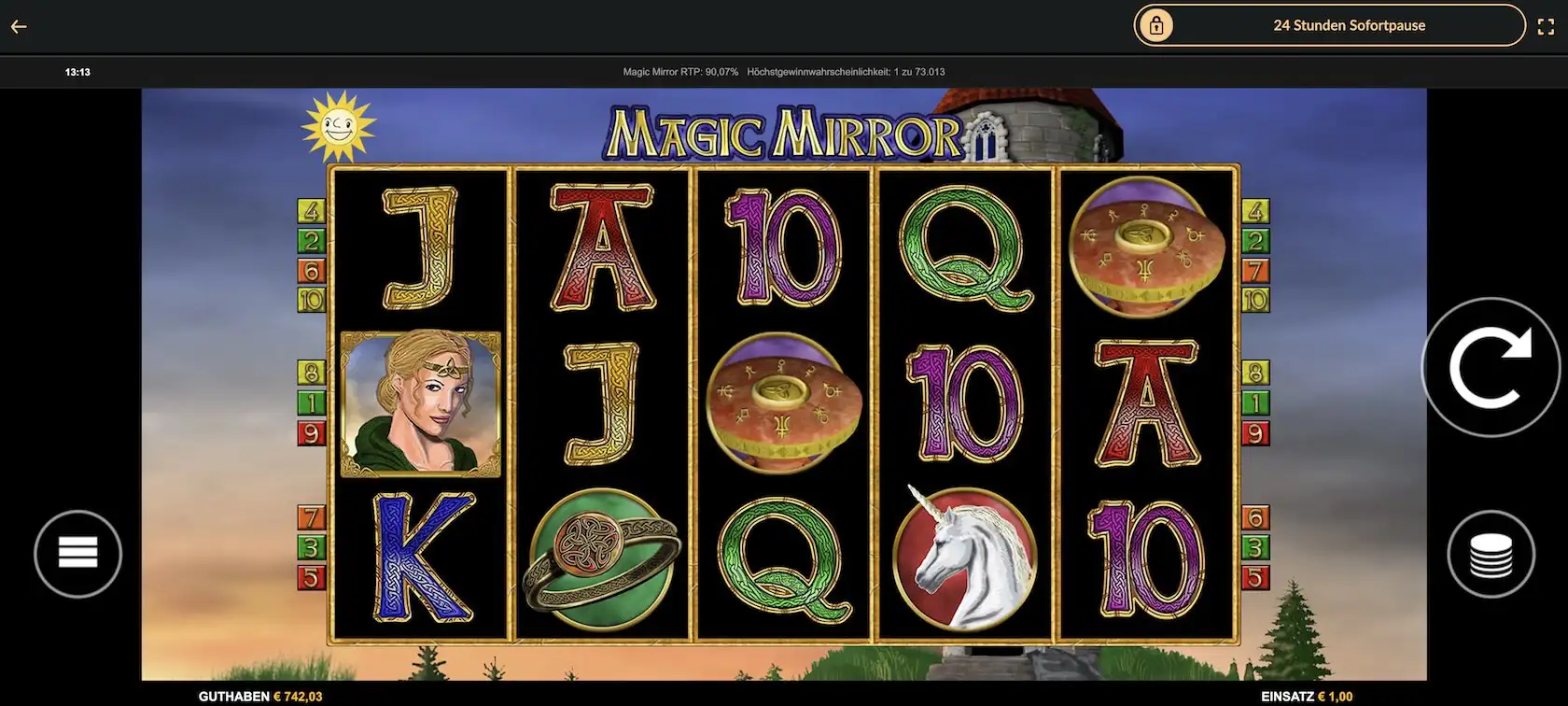Select the back arrow at top left
This screenshot has height=706, width=1568.
tap(18, 26)
